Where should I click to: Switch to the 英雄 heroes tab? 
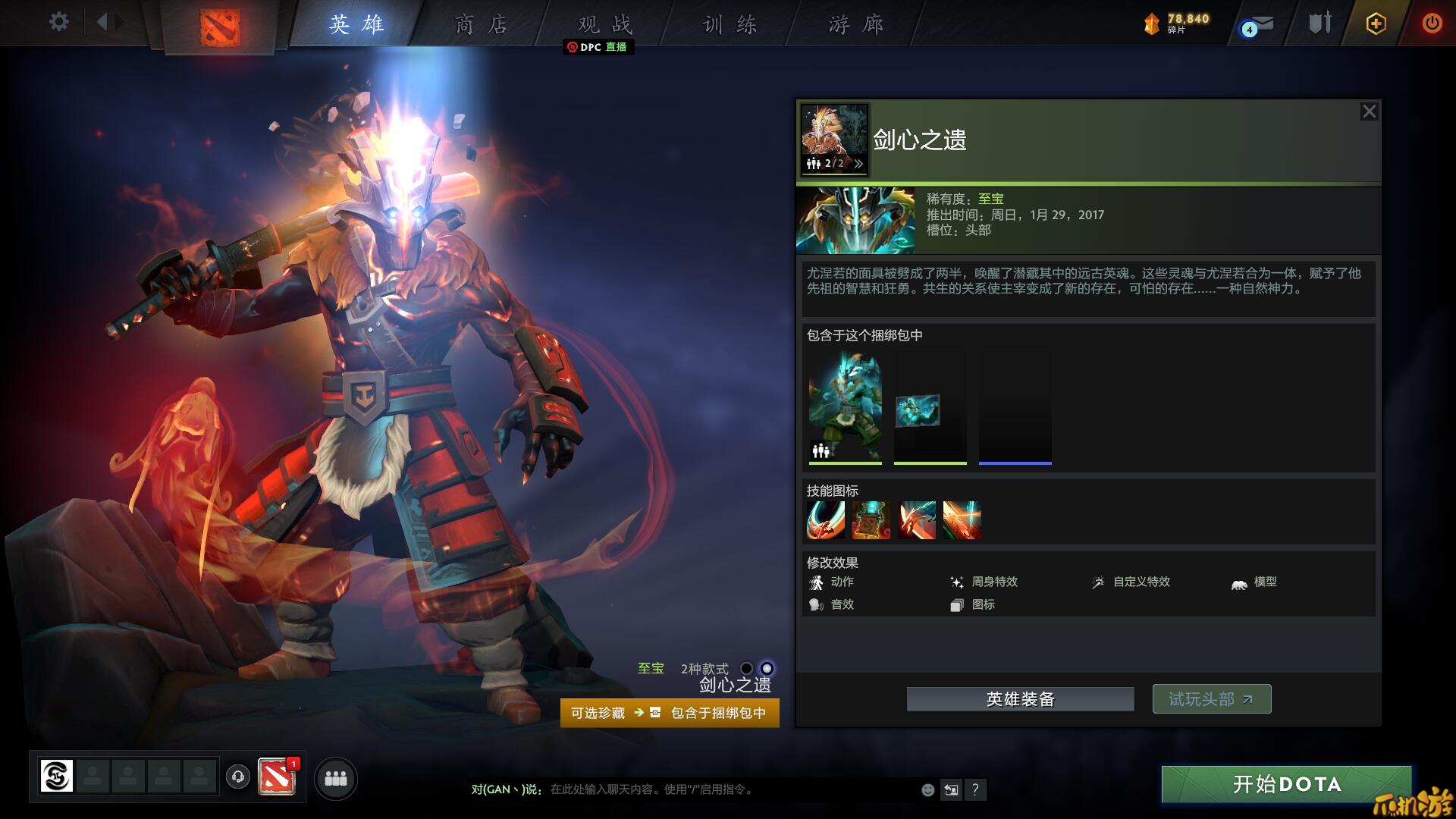(356, 24)
